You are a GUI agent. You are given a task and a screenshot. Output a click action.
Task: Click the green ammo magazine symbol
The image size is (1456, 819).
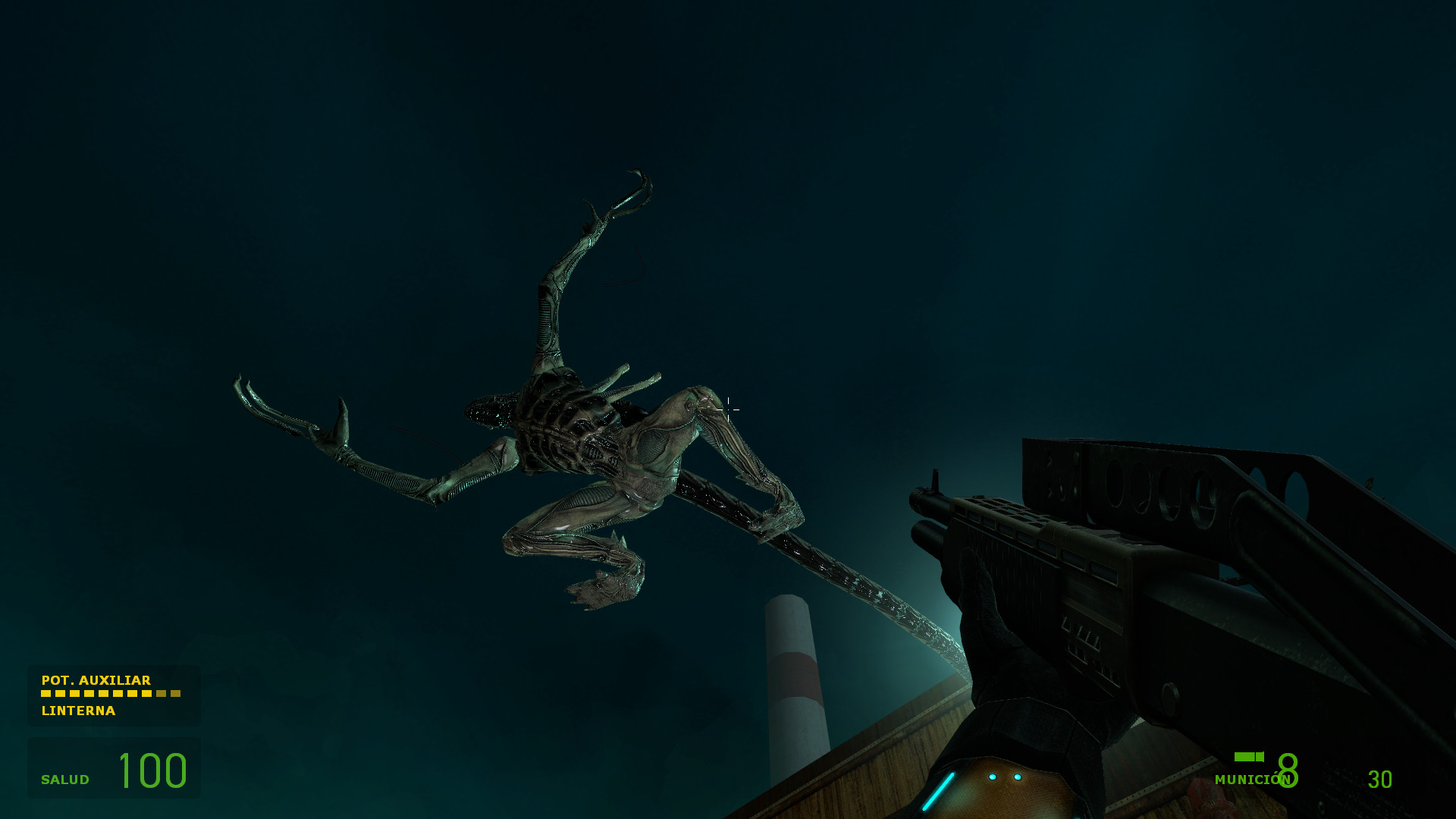[1250, 756]
